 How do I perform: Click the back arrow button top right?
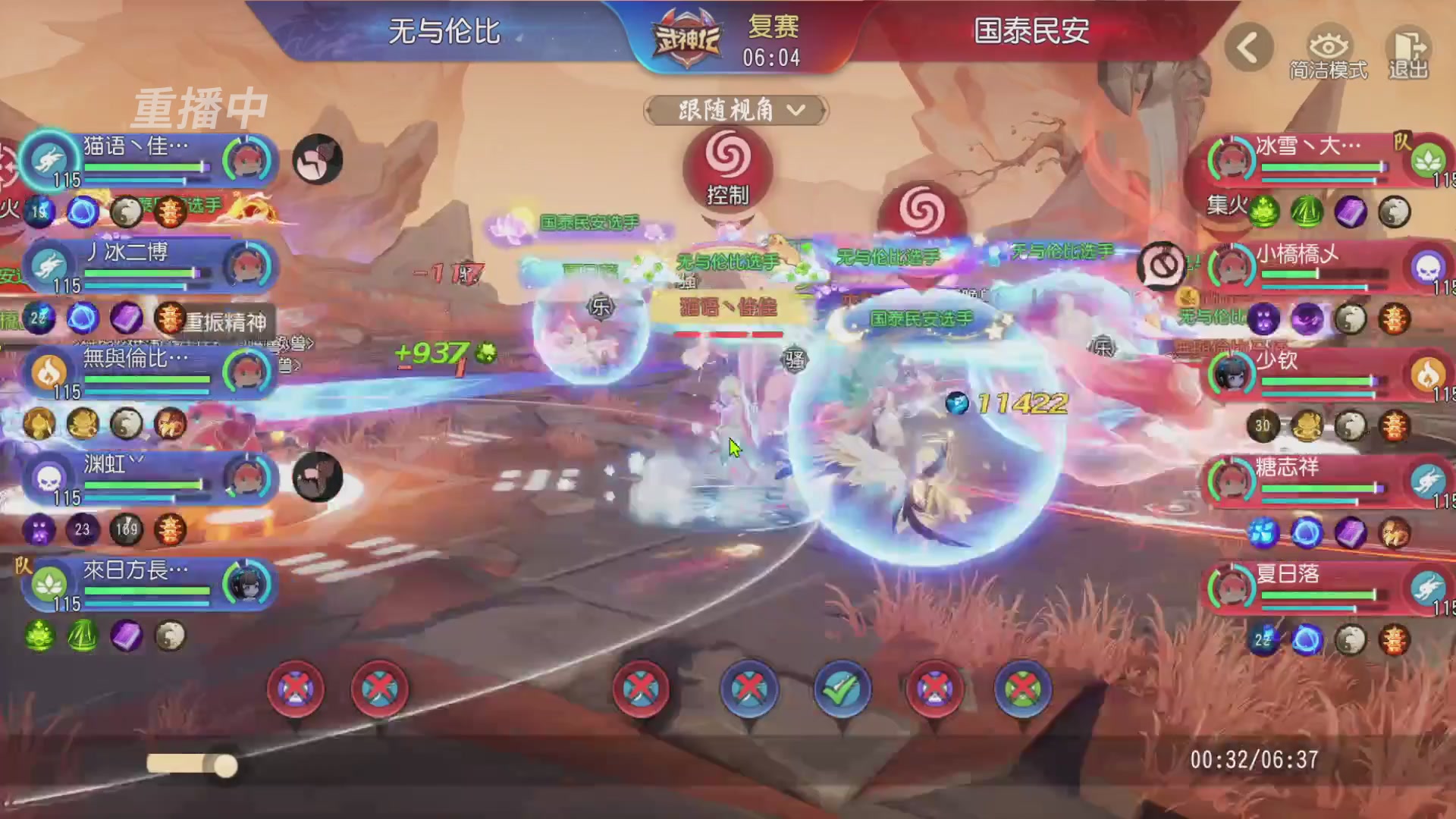tap(1247, 47)
